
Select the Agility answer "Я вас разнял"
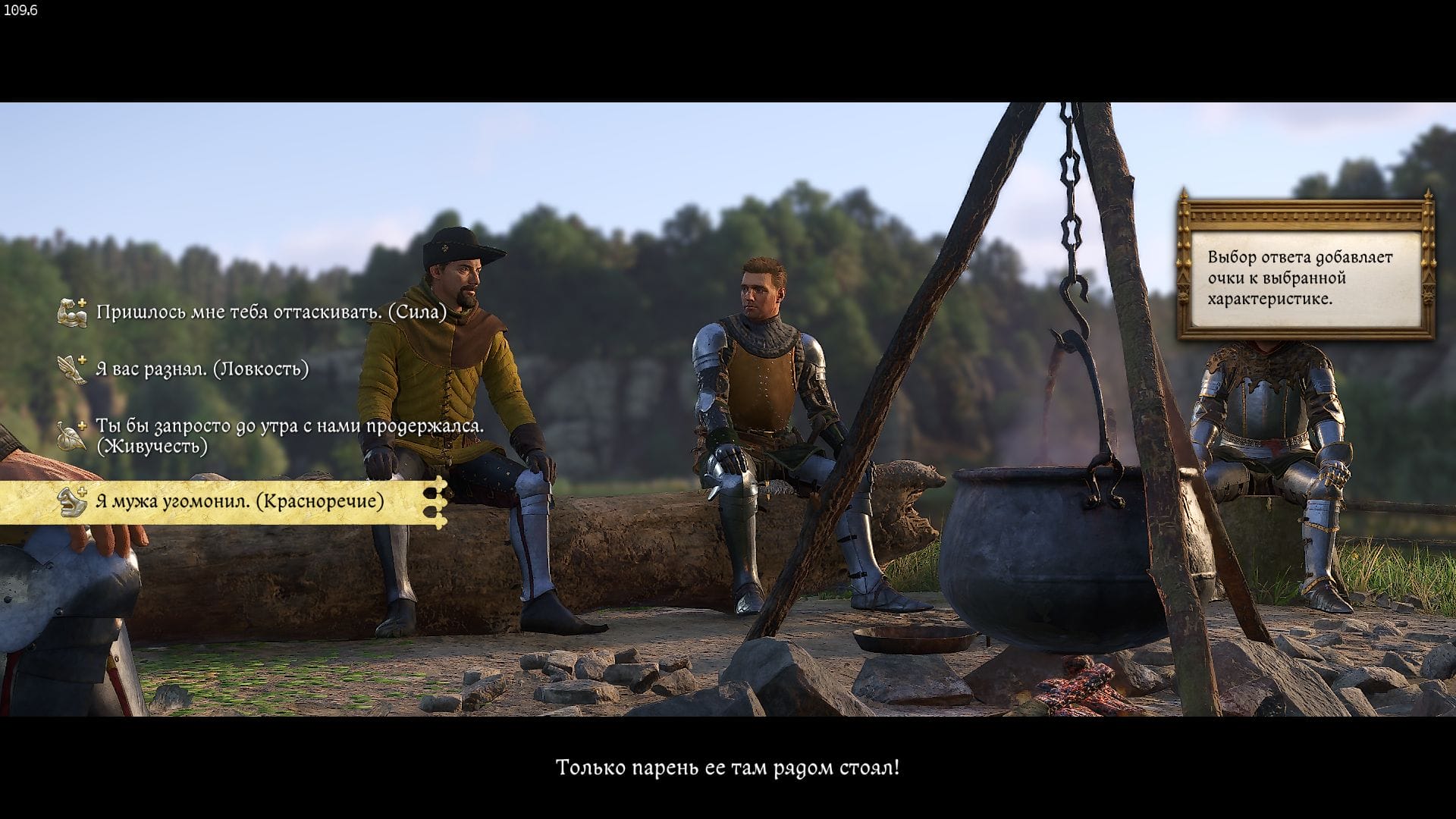(202, 369)
